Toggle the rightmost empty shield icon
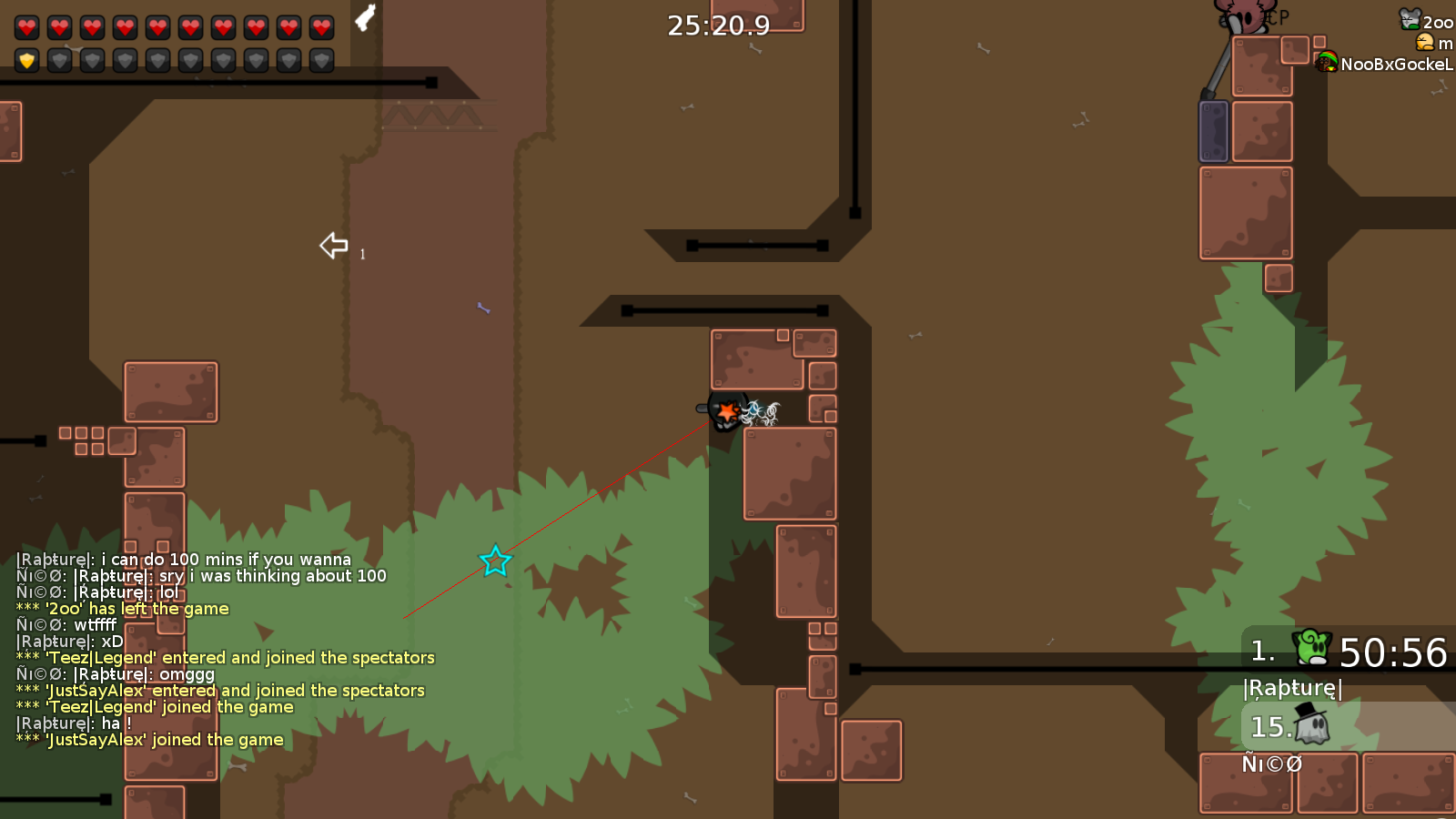This screenshot has height=819, width=1456. click(320, 60)
